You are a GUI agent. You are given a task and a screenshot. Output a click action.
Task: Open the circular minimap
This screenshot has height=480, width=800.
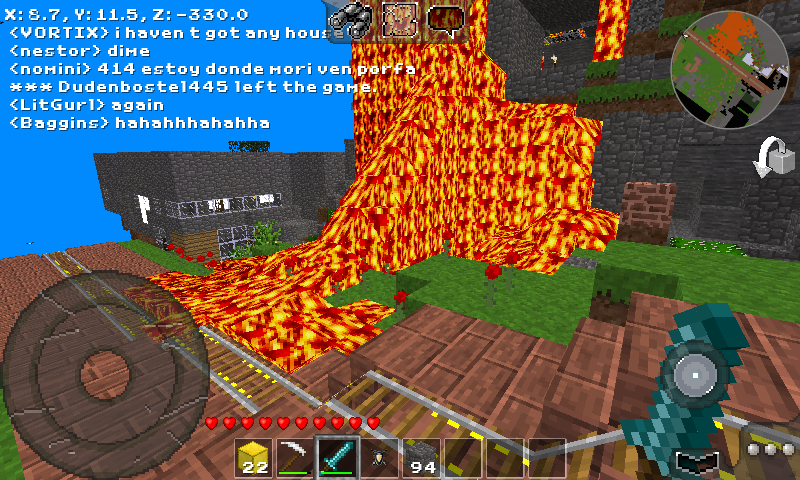[x=727, y=64]
